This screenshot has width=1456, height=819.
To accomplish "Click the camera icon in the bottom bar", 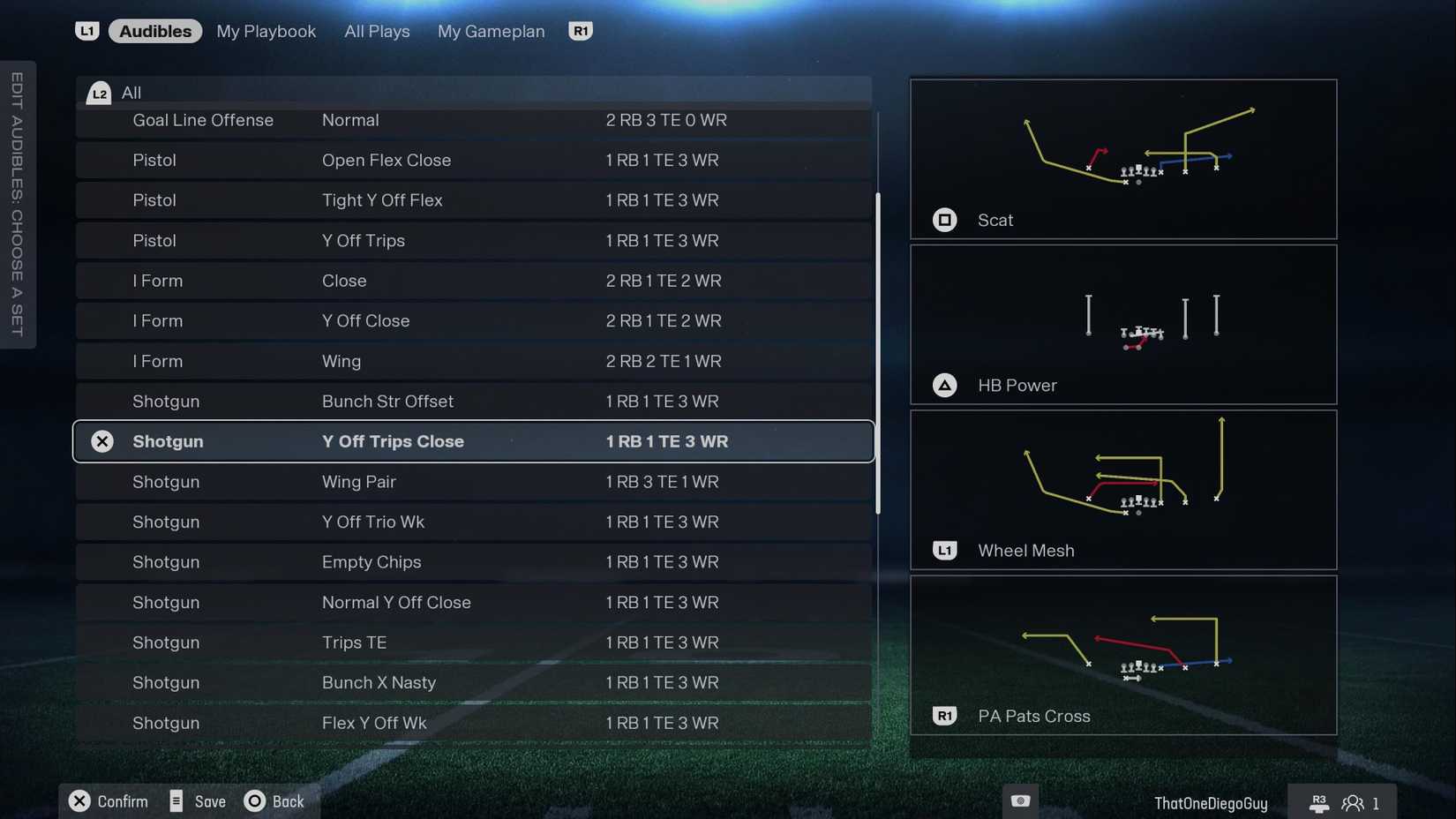I will (1020, 800).
